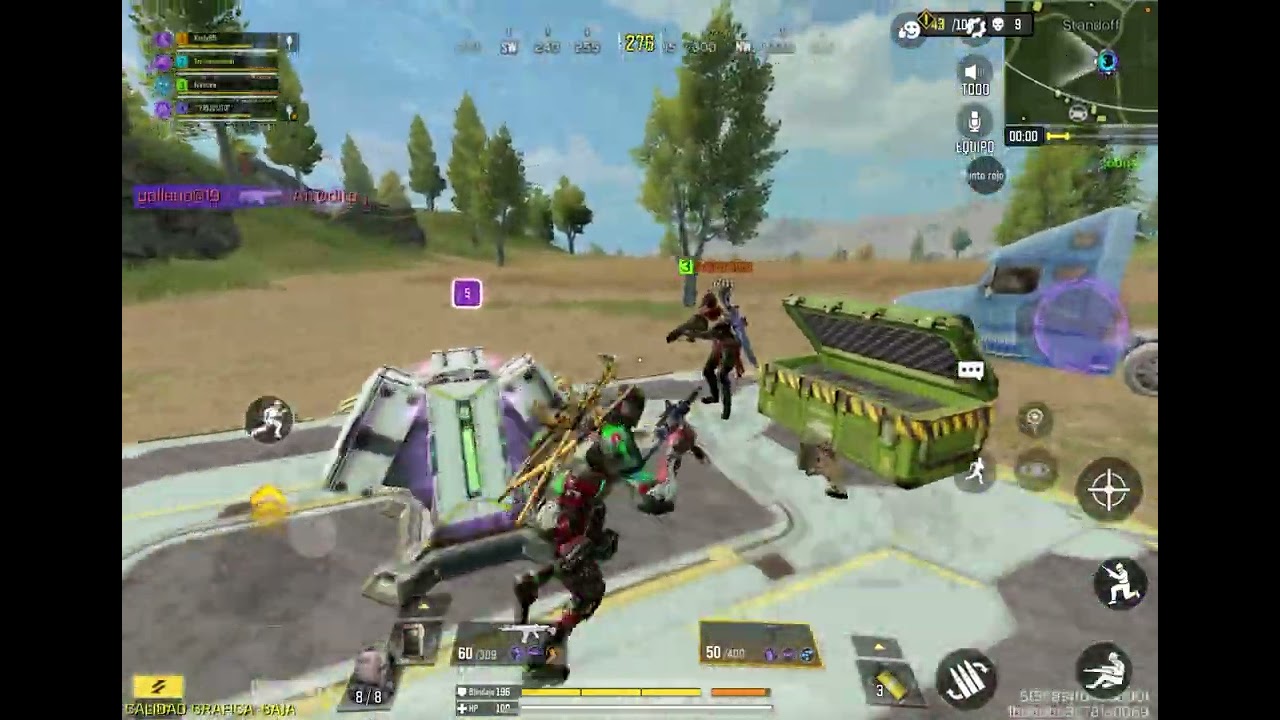Switch to the 50/400 secondary weapon slot
1280x720 pixels.
pos(758,645)
